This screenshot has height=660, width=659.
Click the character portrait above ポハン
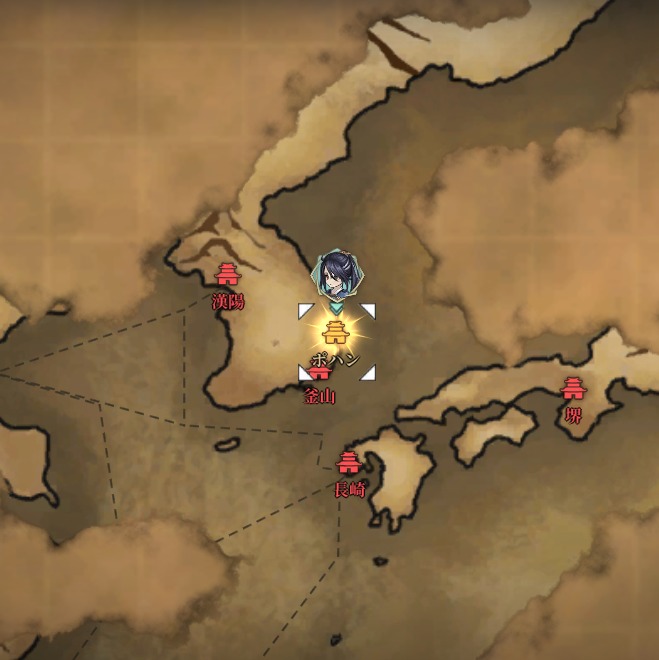[x=337, y=275]
